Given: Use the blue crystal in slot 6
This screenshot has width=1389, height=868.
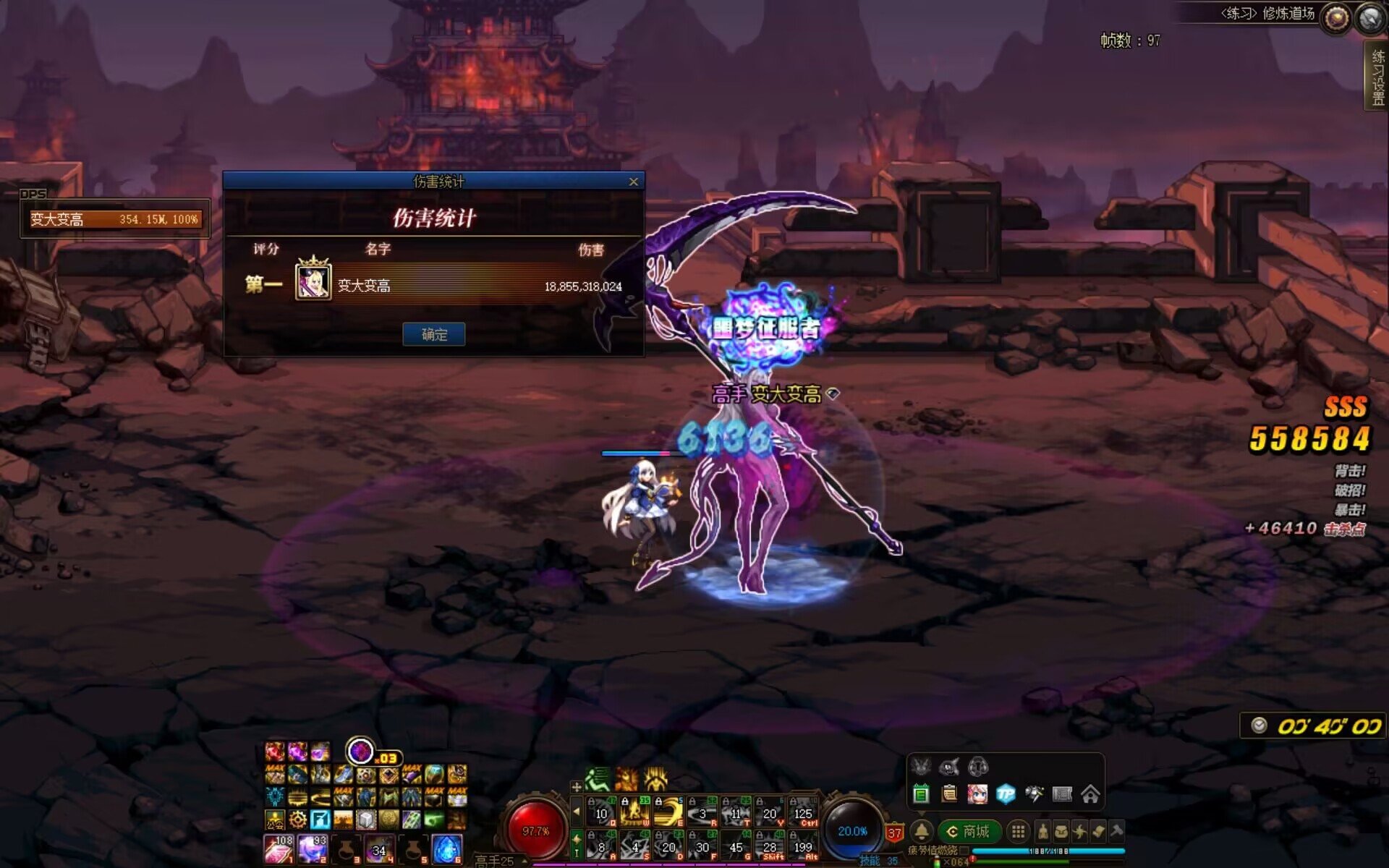Looking at the screenshot, I should pyautogui.click(x=446, y=849).
